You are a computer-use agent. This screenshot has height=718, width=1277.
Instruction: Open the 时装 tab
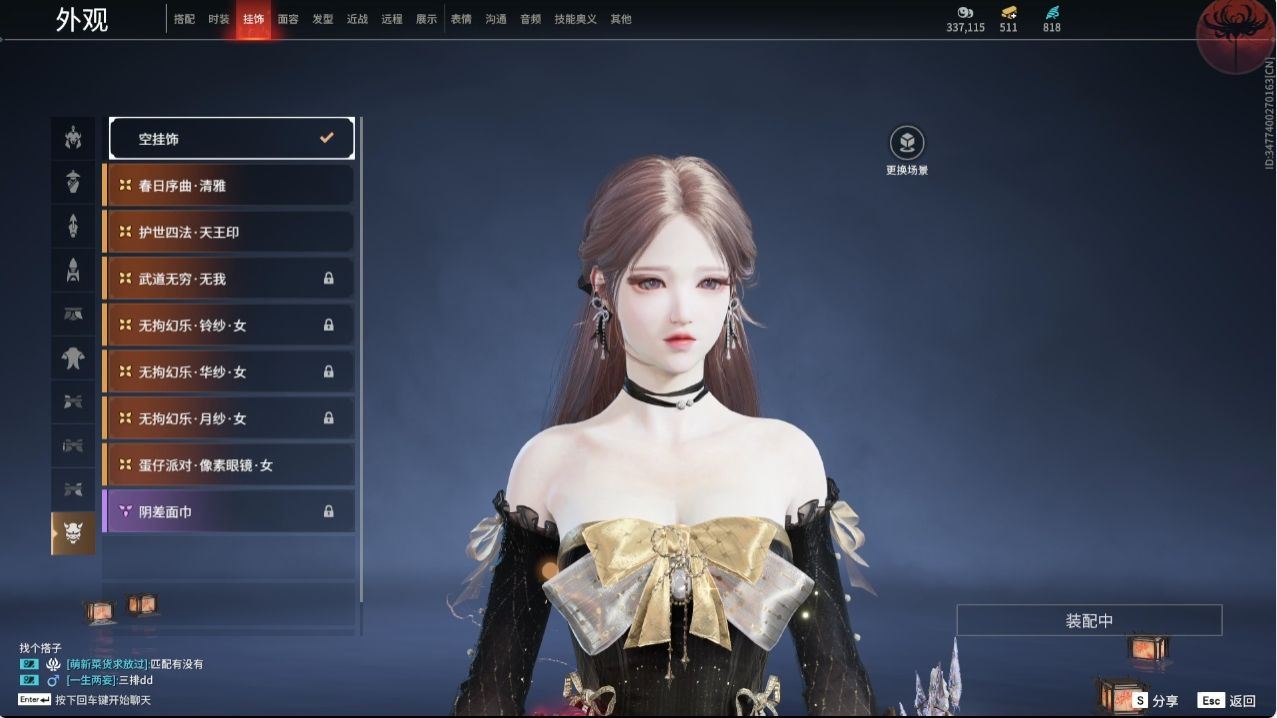219,19
